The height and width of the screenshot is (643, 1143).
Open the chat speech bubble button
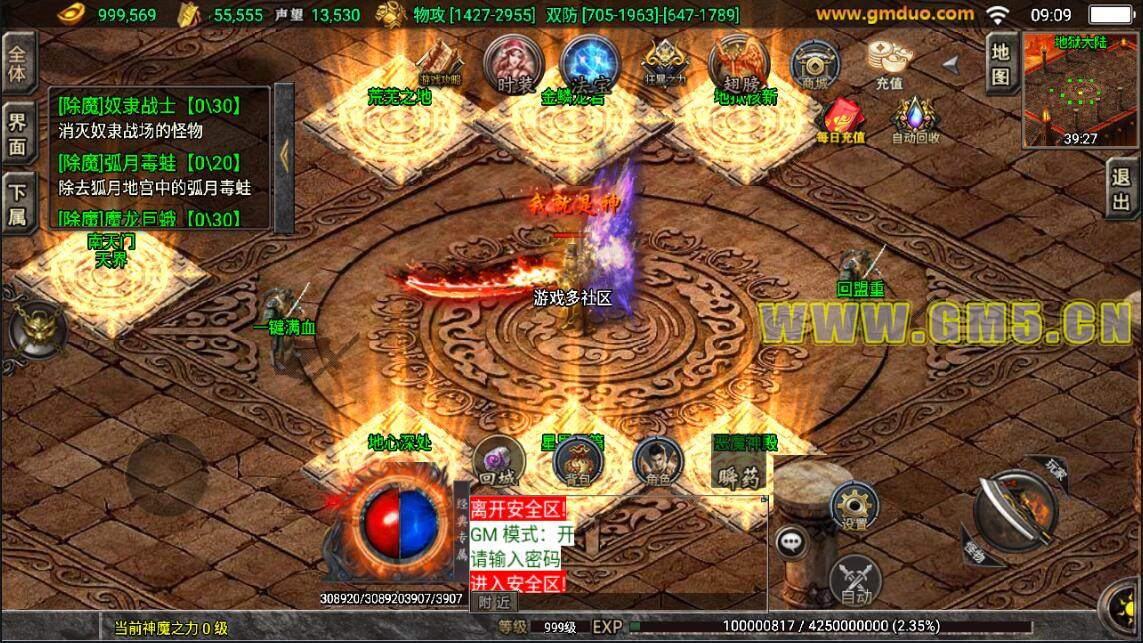point(791,542)
